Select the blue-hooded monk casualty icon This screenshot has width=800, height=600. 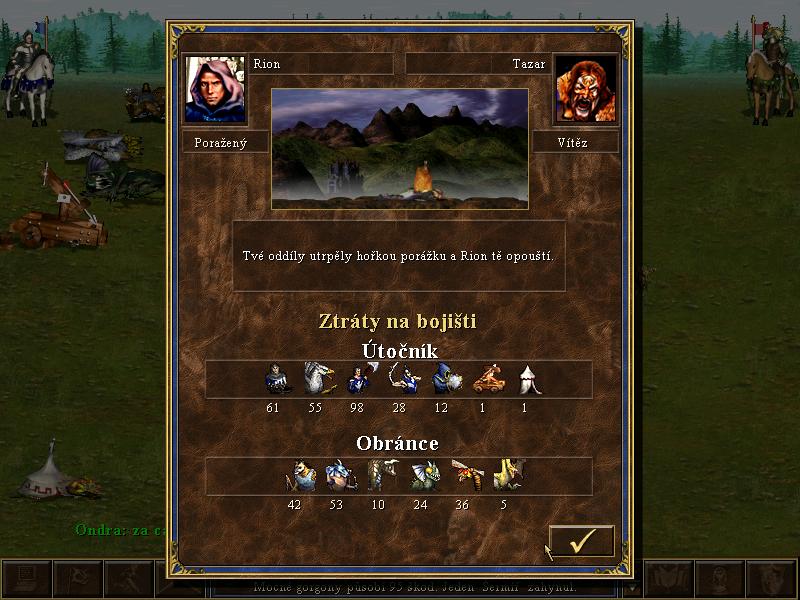pos(443,379)
